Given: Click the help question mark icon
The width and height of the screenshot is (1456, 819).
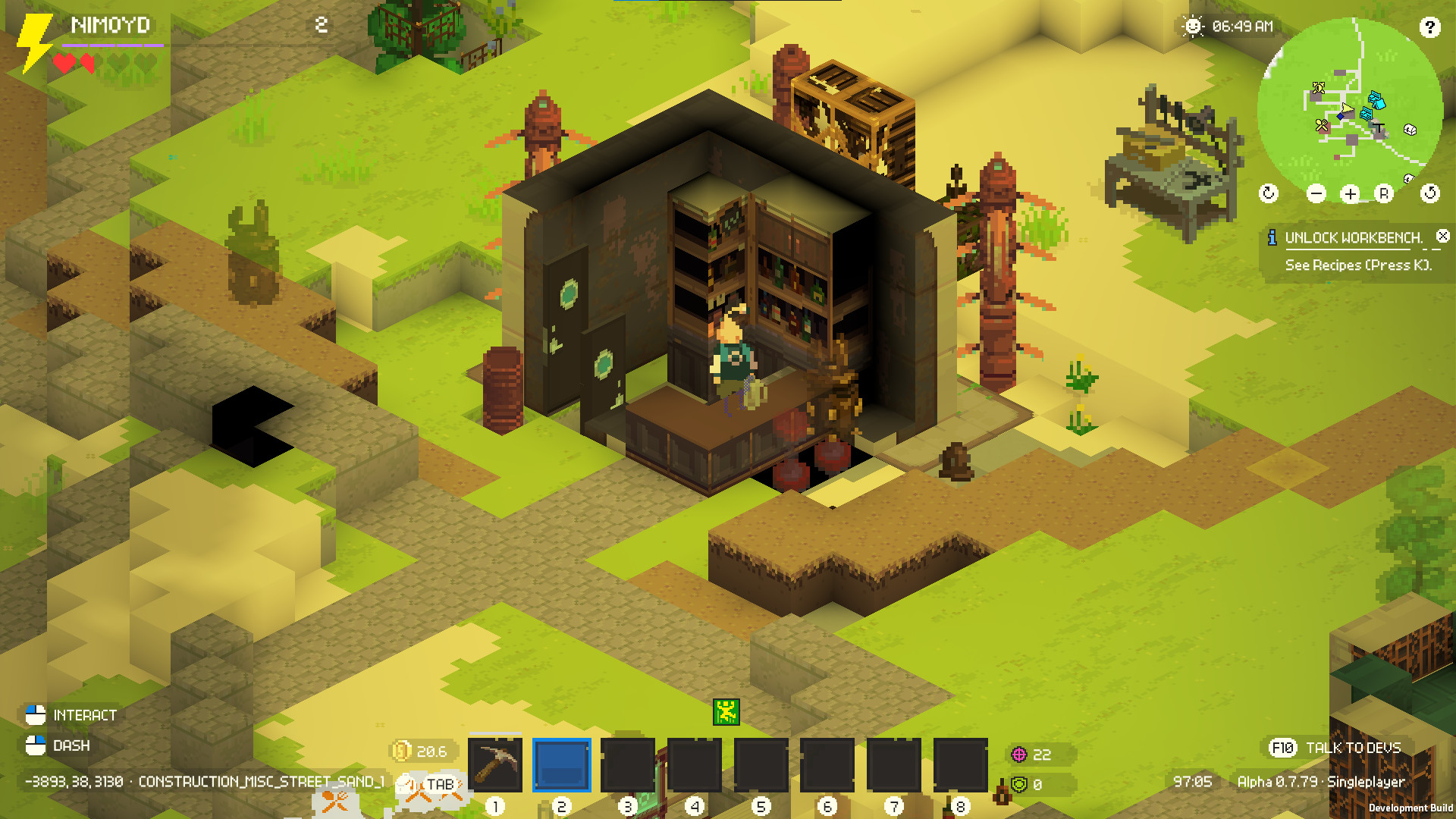Looking at the screenshot, I should coord(1430,28).
